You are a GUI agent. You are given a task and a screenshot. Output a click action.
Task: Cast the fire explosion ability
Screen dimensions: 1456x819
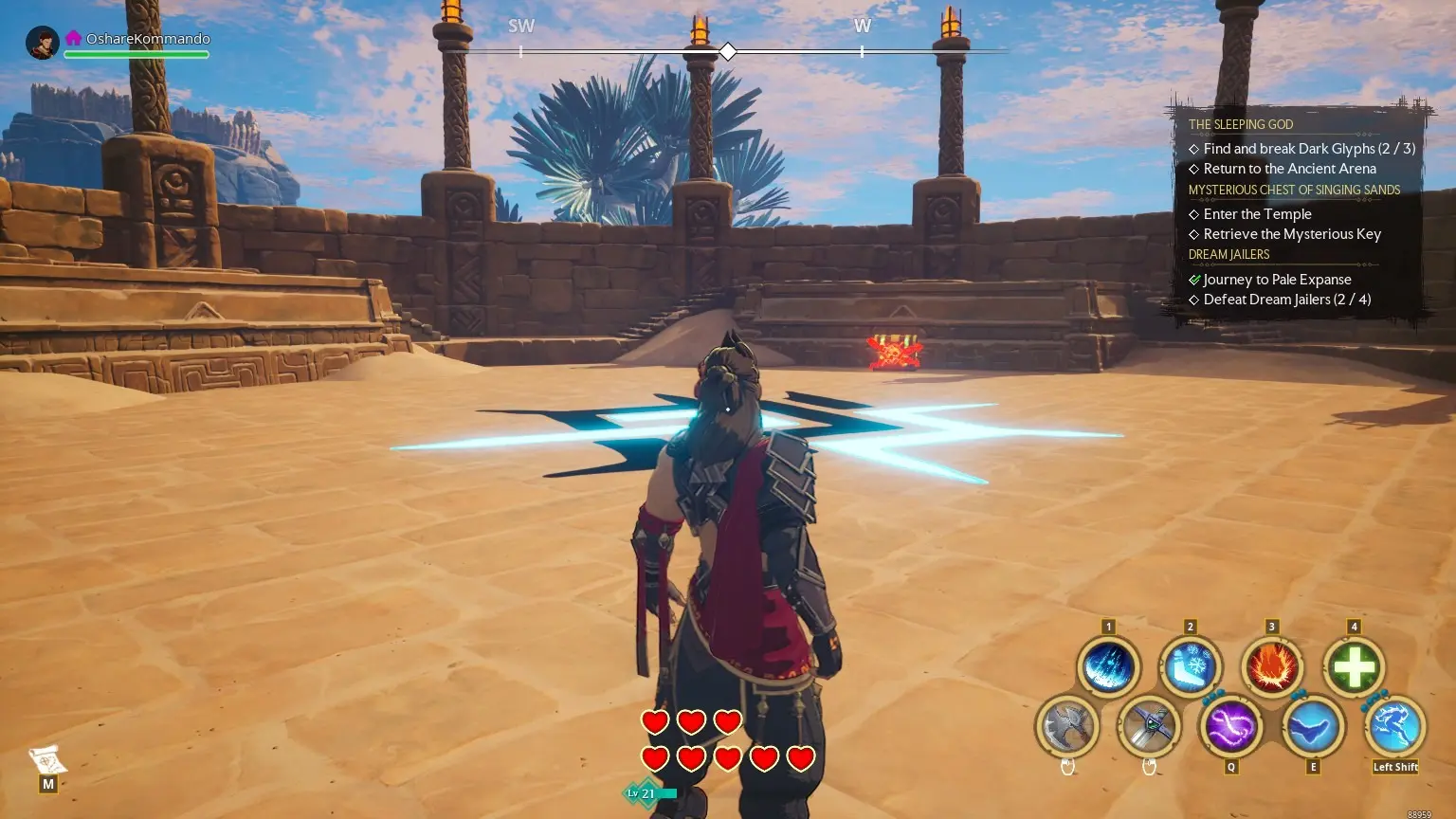tap(1271, 667)
